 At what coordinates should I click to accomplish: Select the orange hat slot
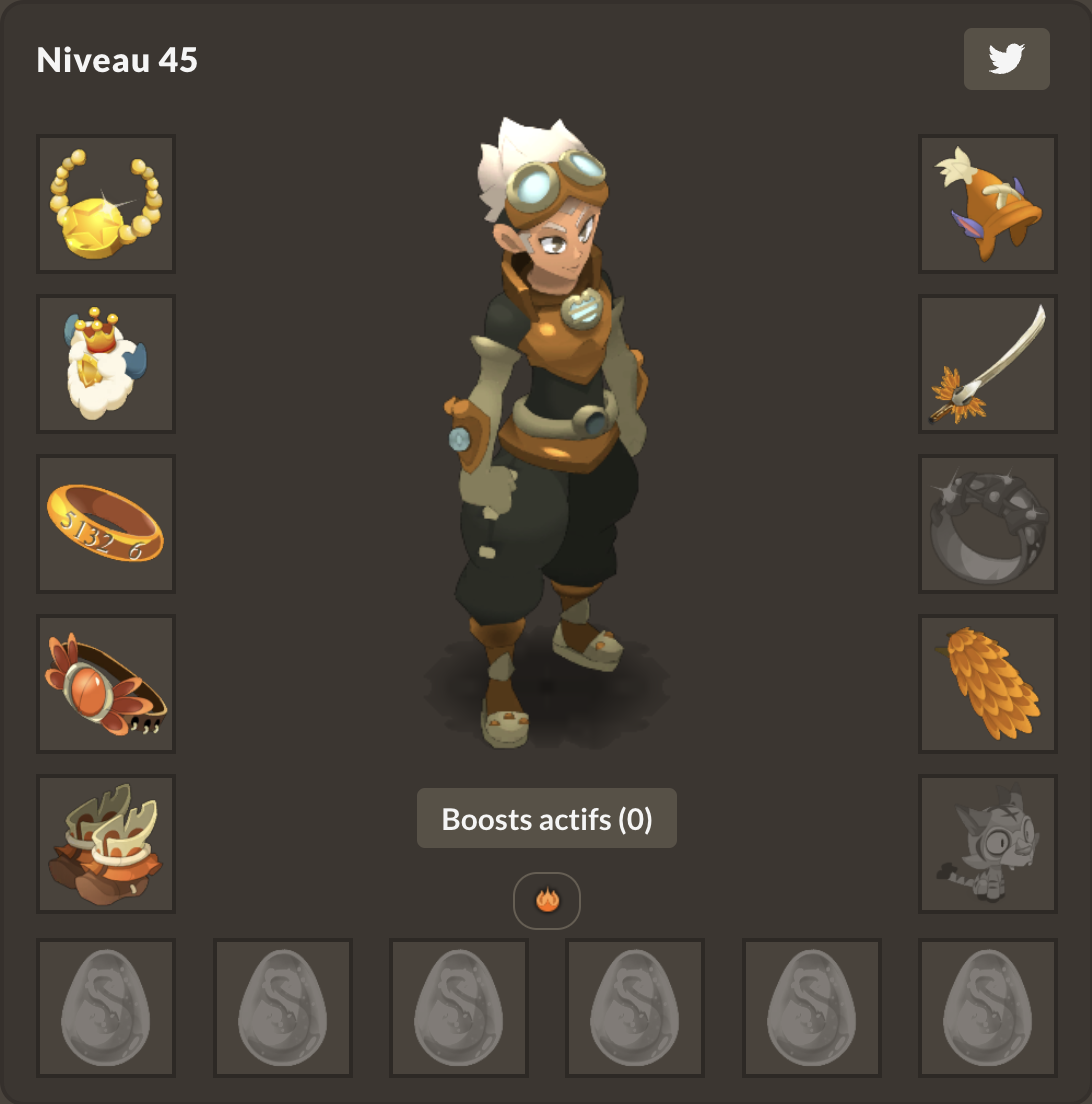[988, 204]
